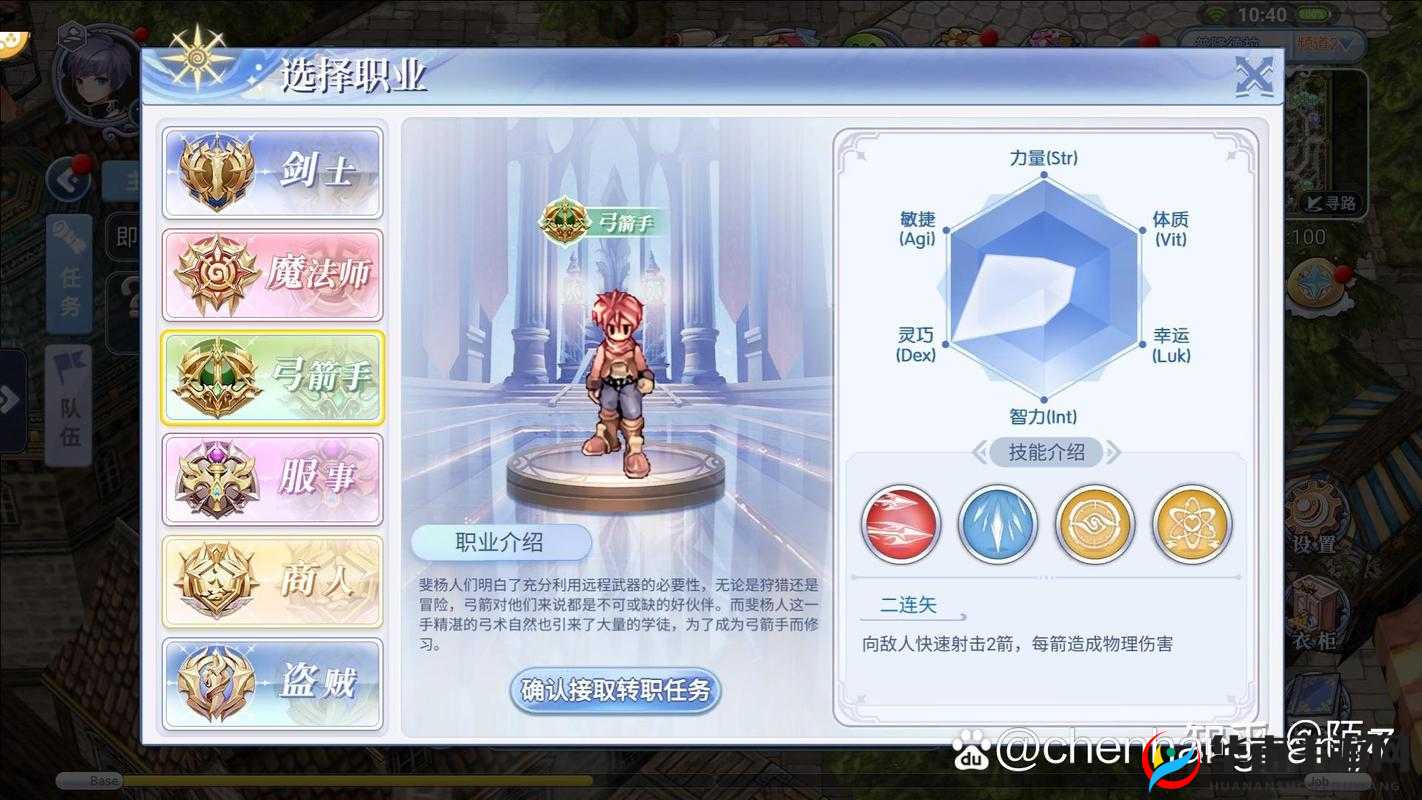Select the 魔法师 mage class option

(x=272, y=274)
